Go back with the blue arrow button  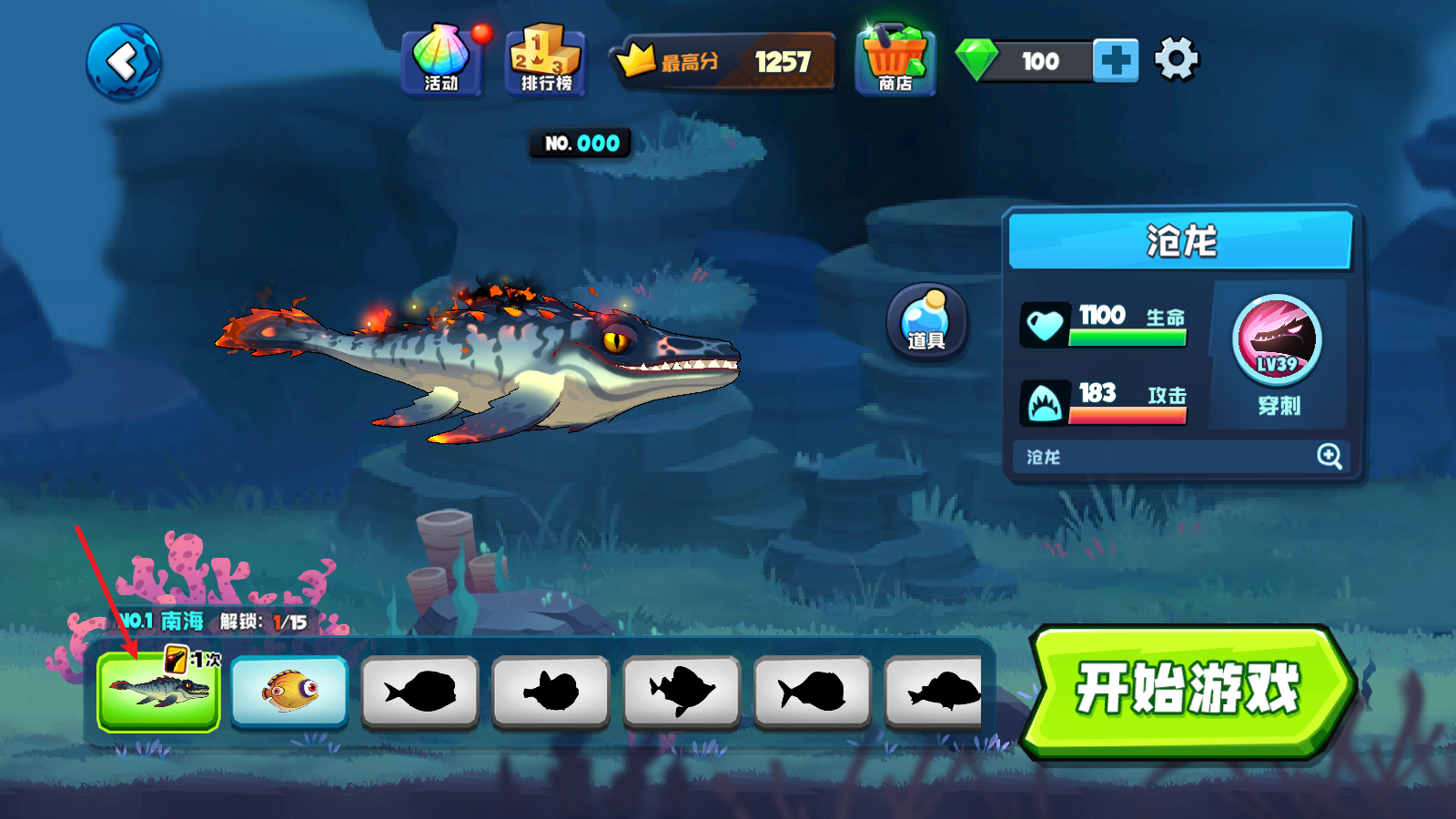click(x=124, y=62)
